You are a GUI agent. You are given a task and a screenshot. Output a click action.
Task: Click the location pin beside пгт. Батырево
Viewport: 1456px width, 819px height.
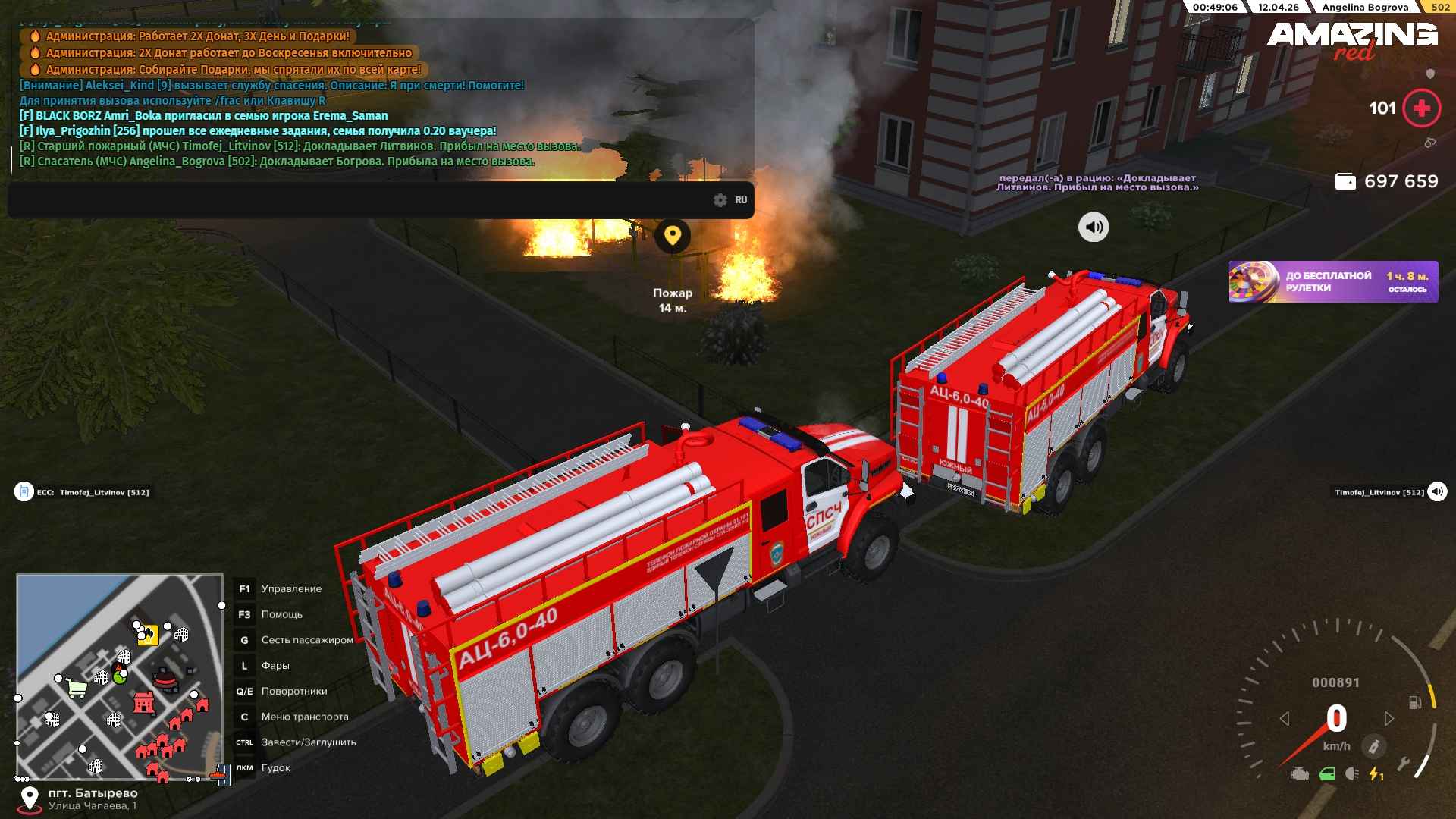[30, 799]
